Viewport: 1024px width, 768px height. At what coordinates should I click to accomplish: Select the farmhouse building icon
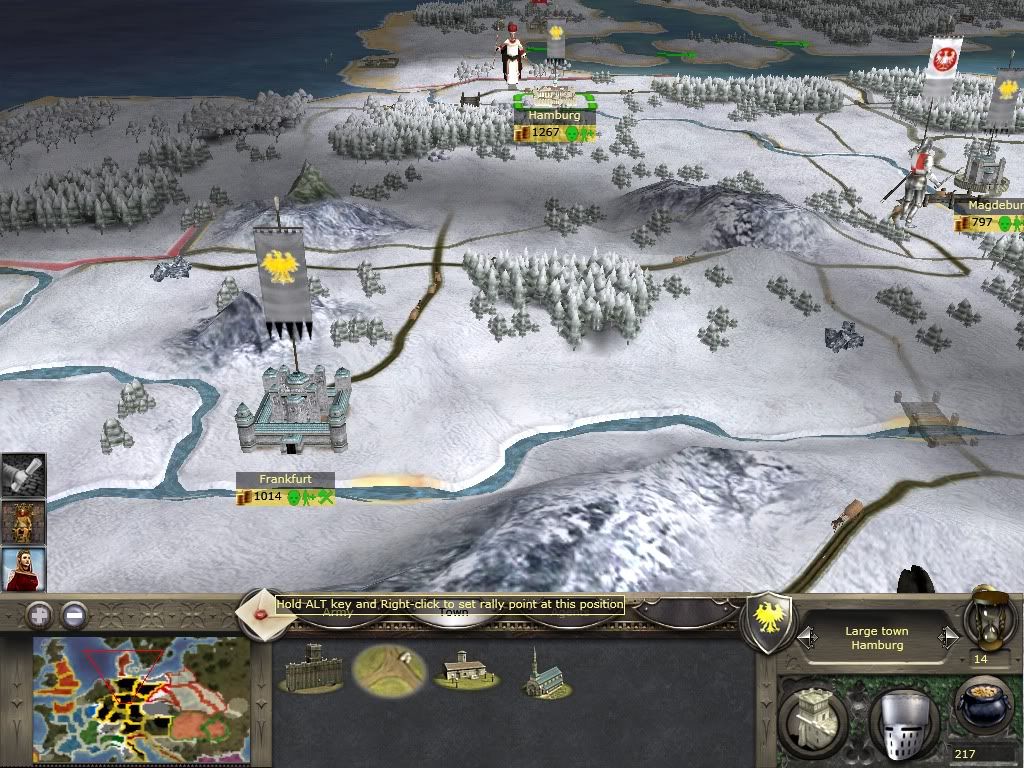464,671
